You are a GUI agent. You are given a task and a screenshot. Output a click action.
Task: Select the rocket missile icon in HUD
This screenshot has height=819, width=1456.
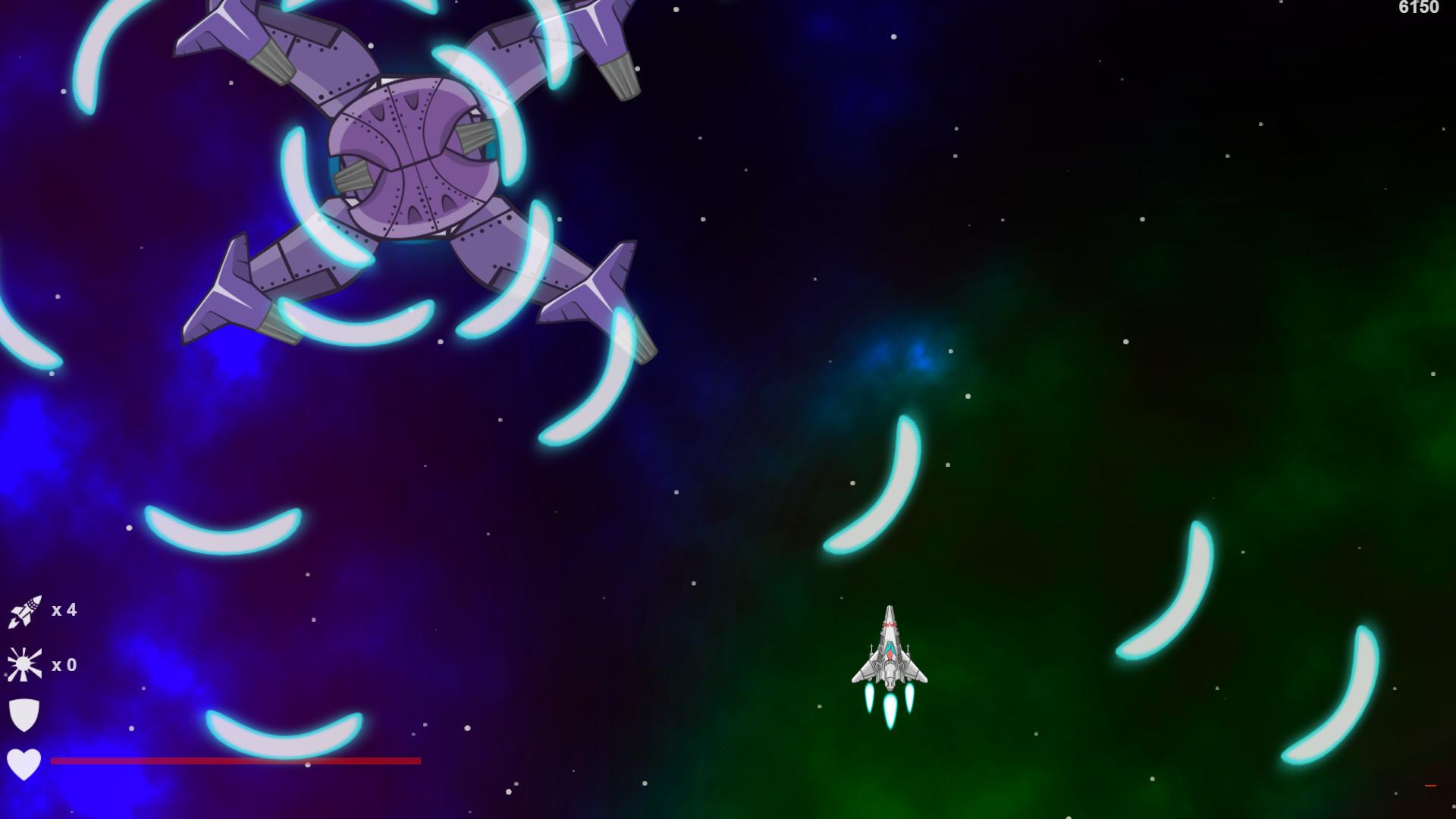tap(24, 609)
